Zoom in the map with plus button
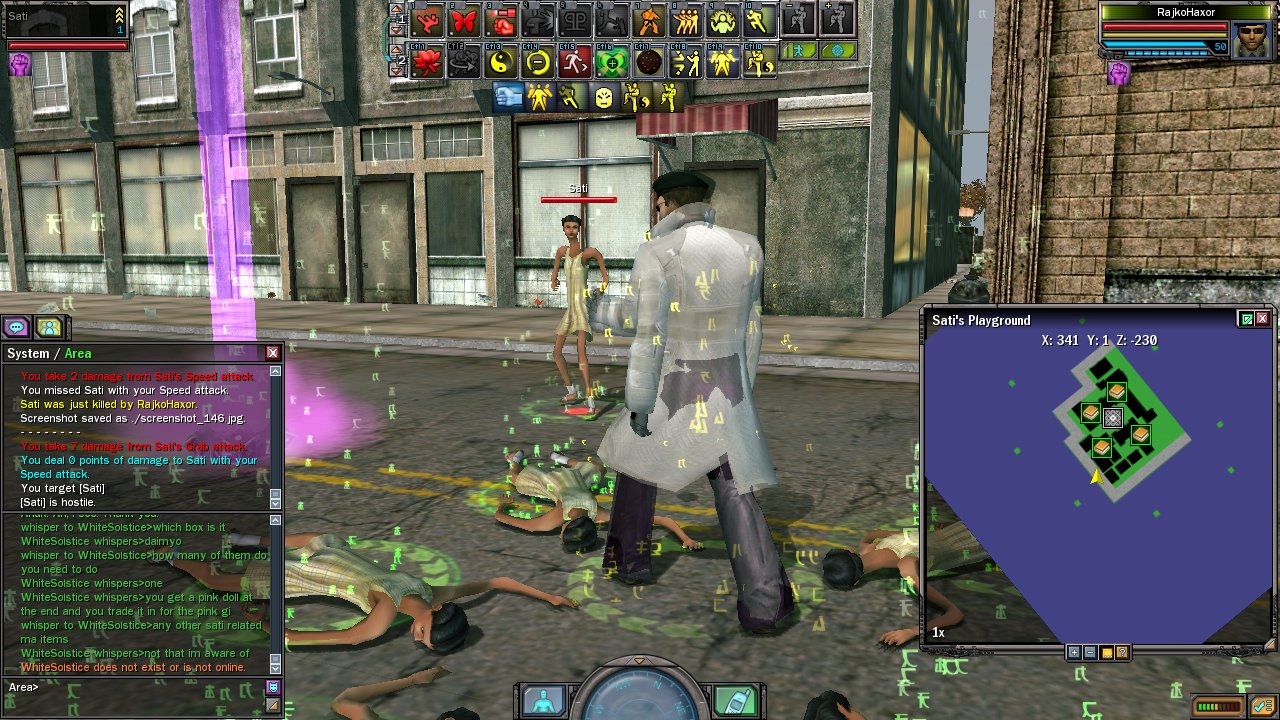This screenshot has width=1280, height=720. pyautogui.click(x=1074, y=652)
